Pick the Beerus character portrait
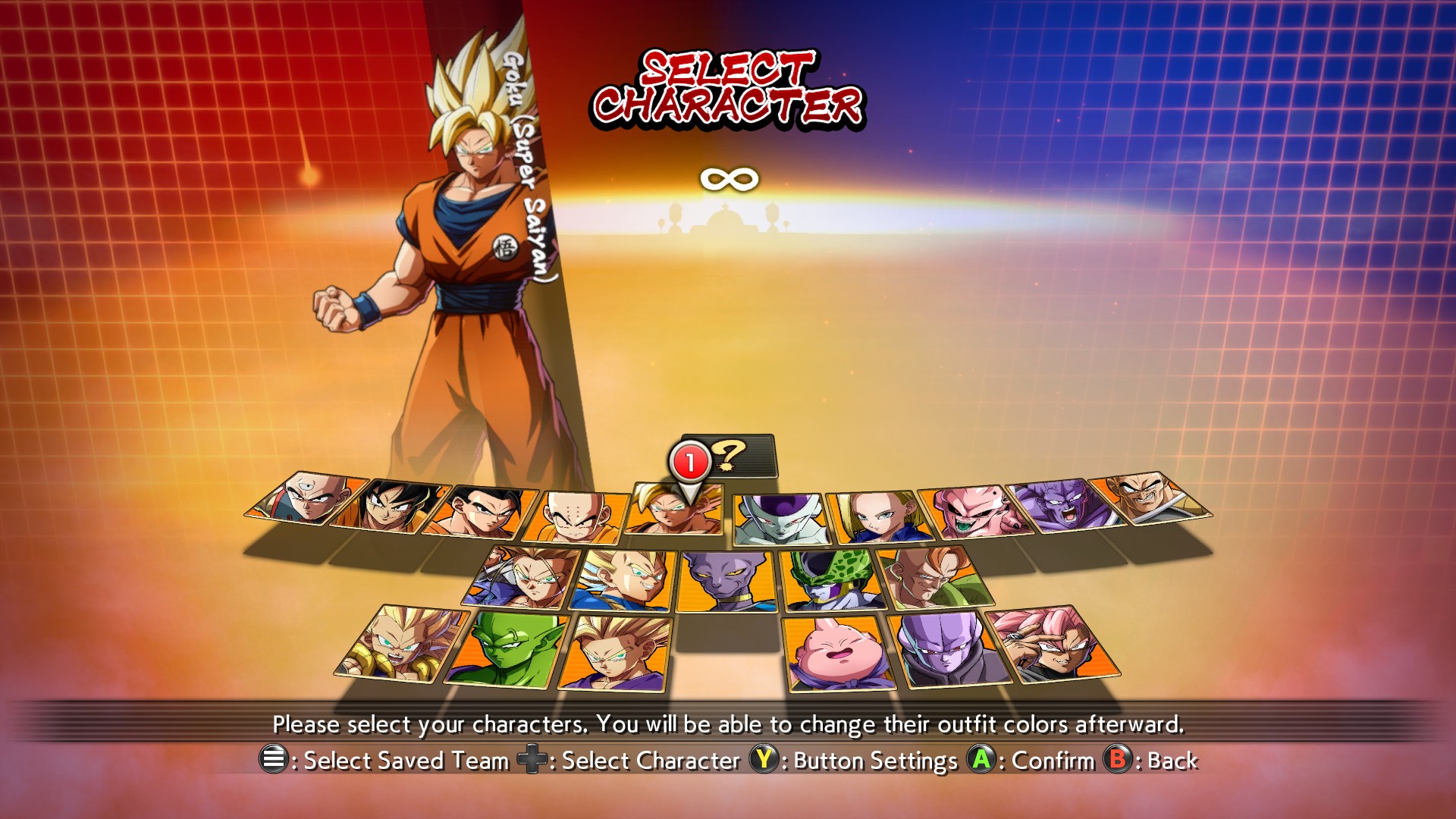This screenshot has height=819, width=1456. [726, 582]
